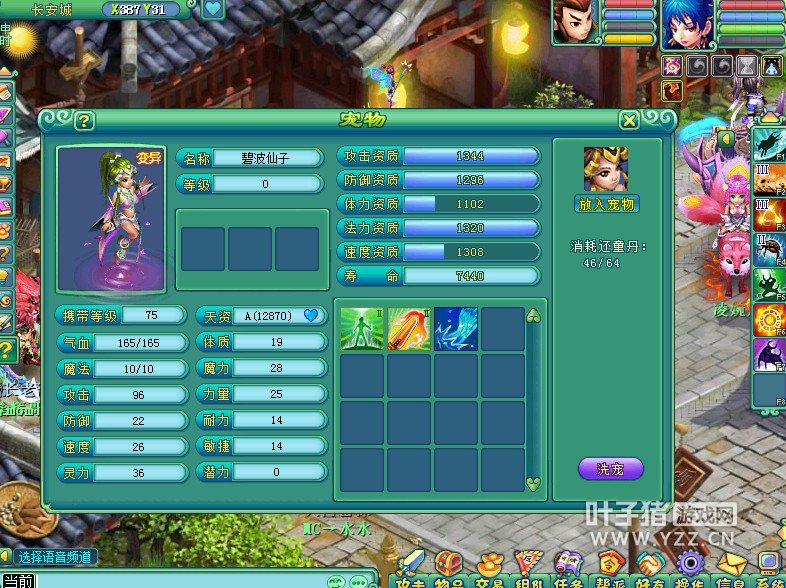Click the pet portrait above 放入宠物

coord(606,169)
